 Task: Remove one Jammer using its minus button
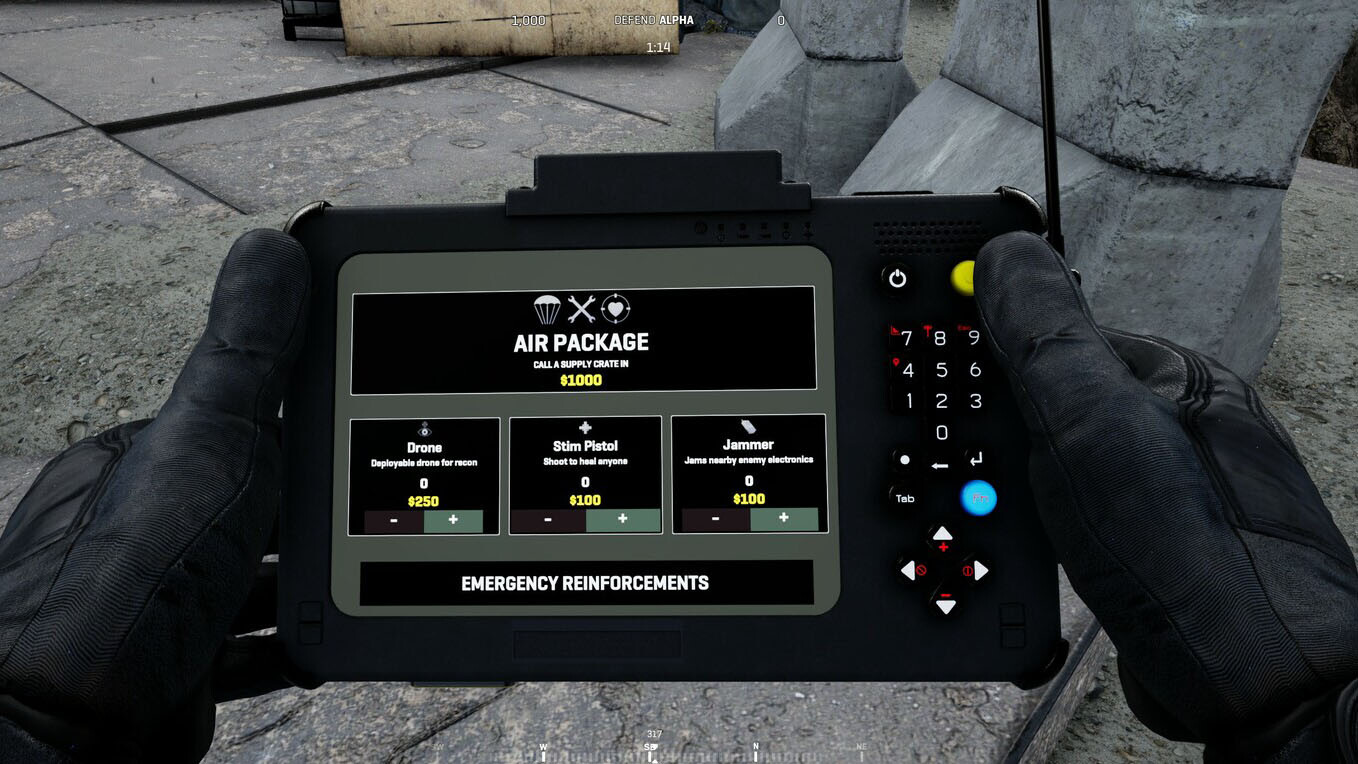(716, 519)
